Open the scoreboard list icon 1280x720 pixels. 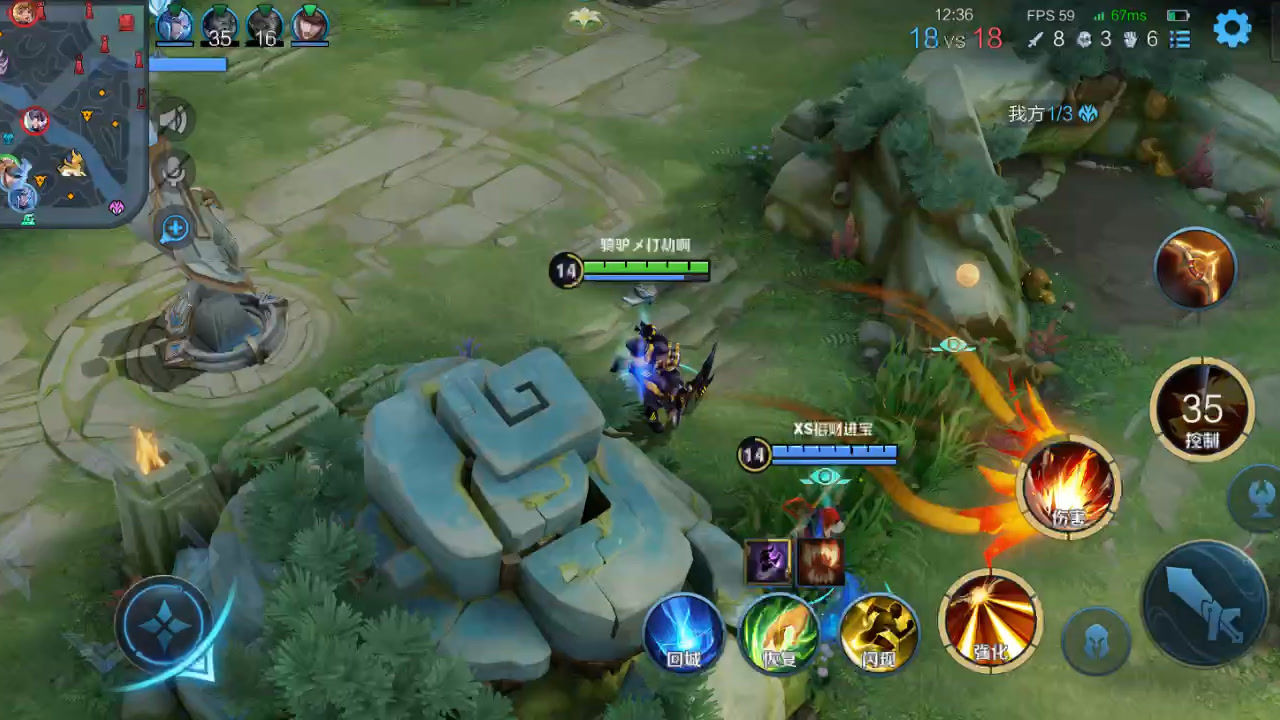(1181, 39)
